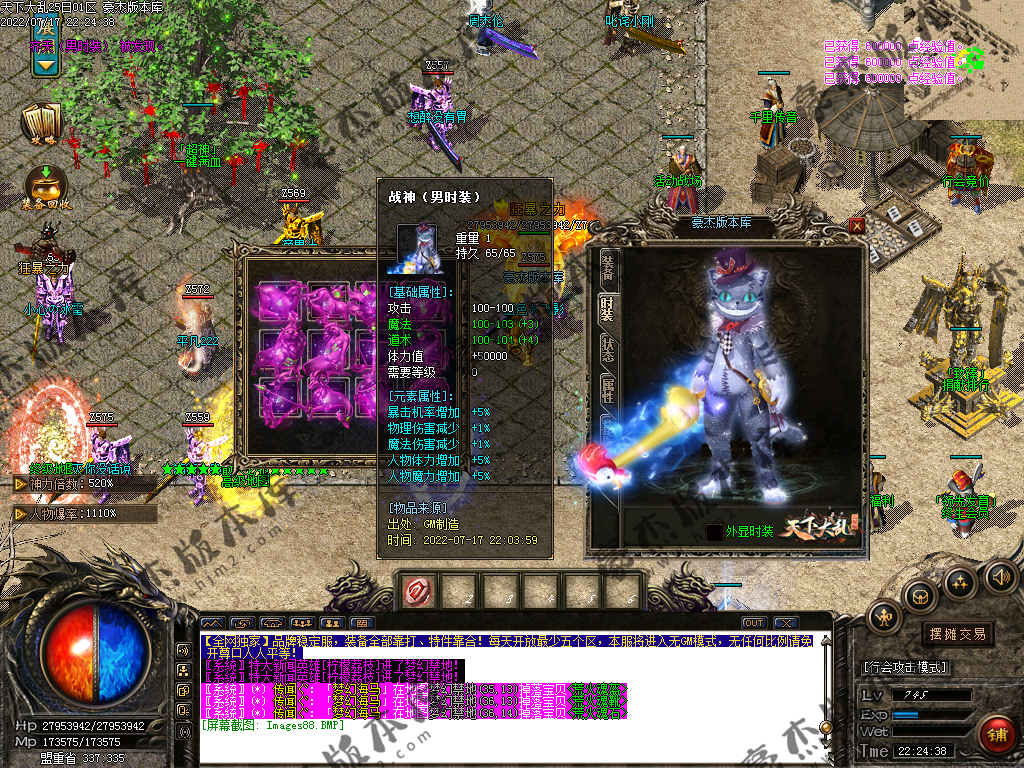Open the character figure icon menu
The height and width of the screenshot is (768, 1024).
(885, 617)
